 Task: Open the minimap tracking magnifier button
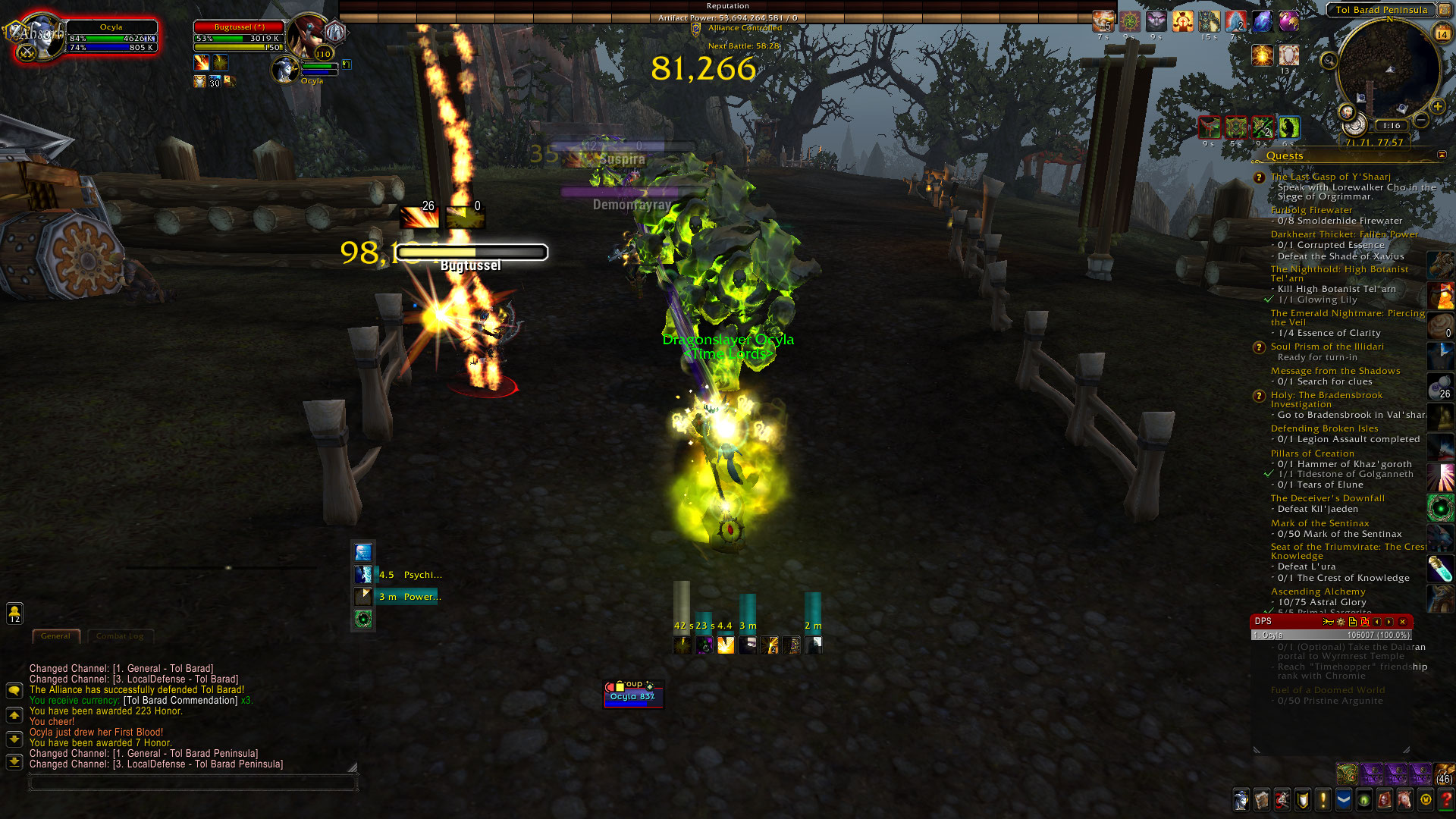click(x=1329, y=61)
